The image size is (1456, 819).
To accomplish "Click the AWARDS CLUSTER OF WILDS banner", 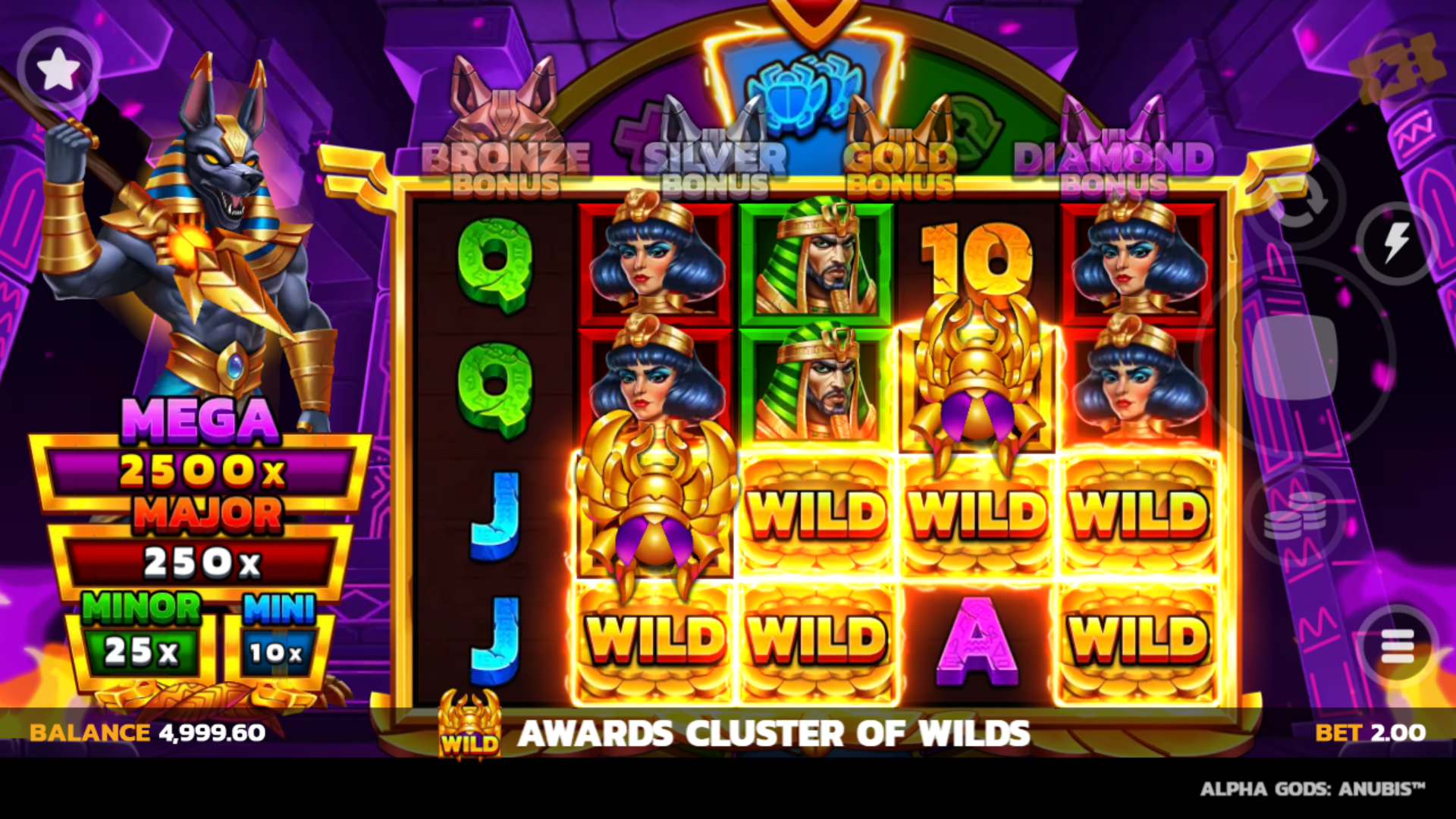I will pyautogui.click(x=775, y=733).
